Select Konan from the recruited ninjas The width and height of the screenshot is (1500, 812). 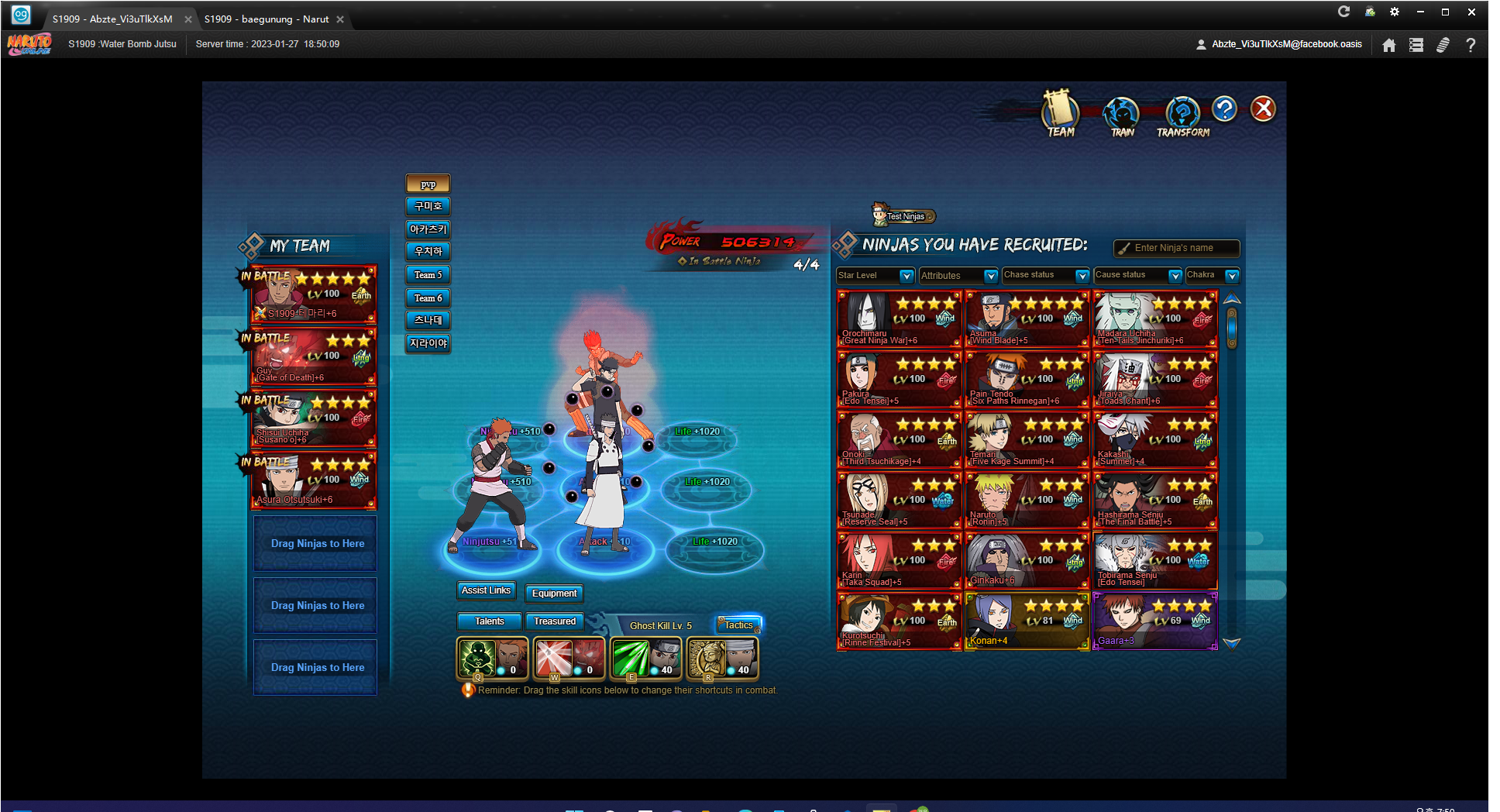[1027, 621]
